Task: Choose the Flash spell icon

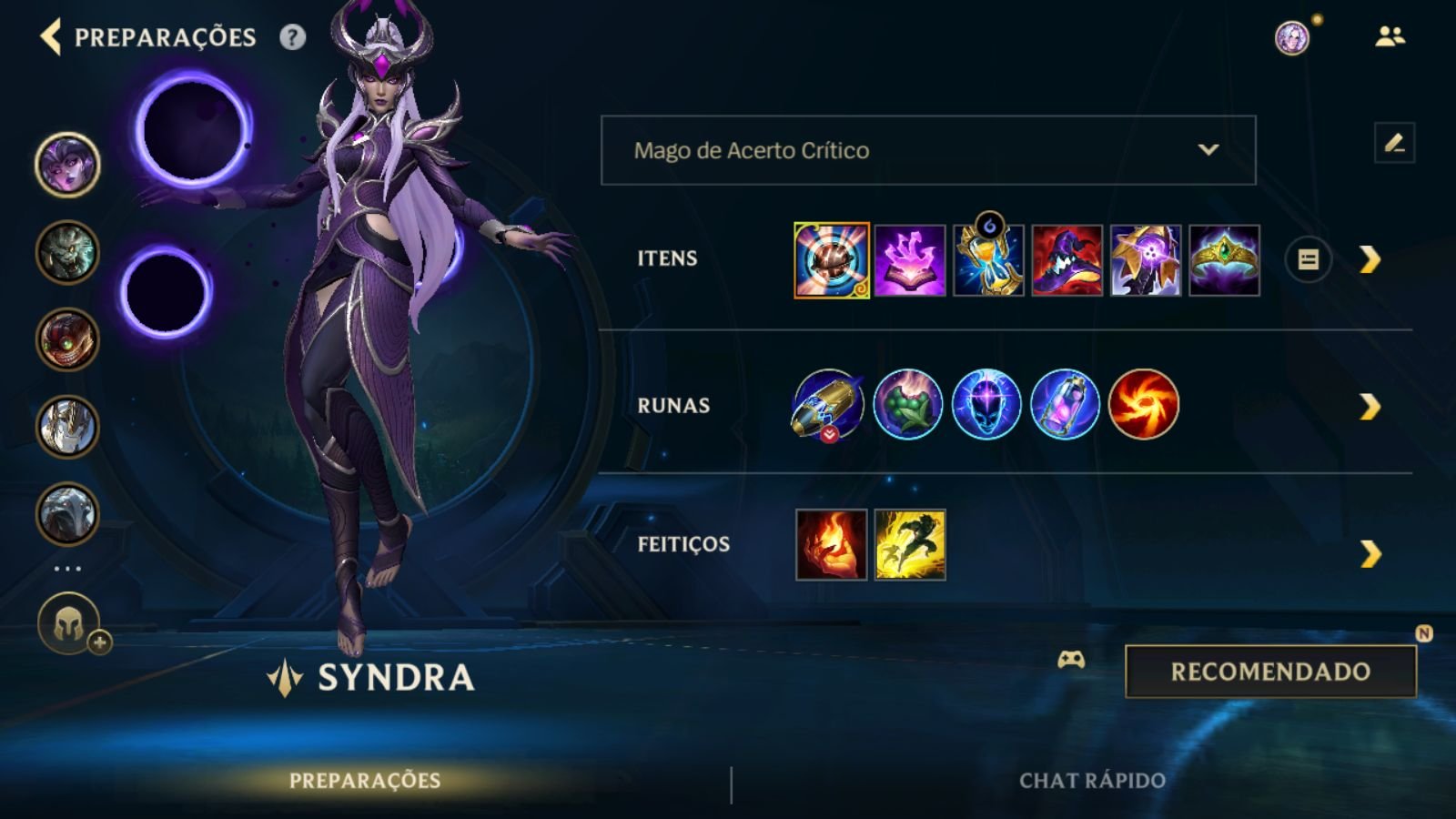Action: (x=910, y=544)
